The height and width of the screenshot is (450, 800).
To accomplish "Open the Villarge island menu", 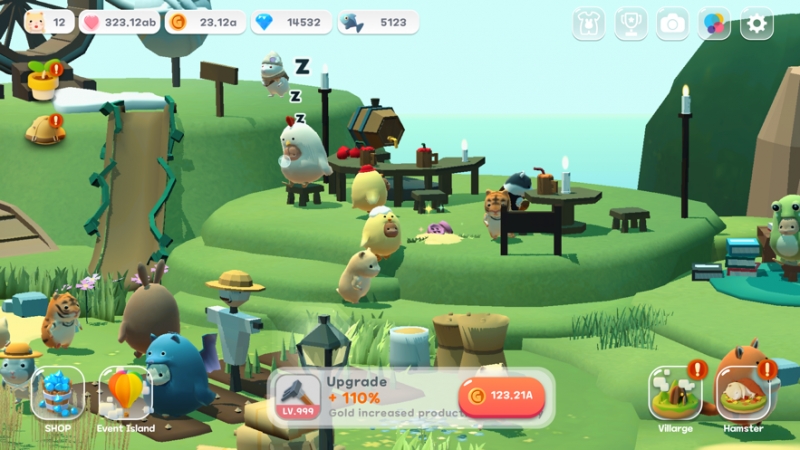I will coord(674,394).
